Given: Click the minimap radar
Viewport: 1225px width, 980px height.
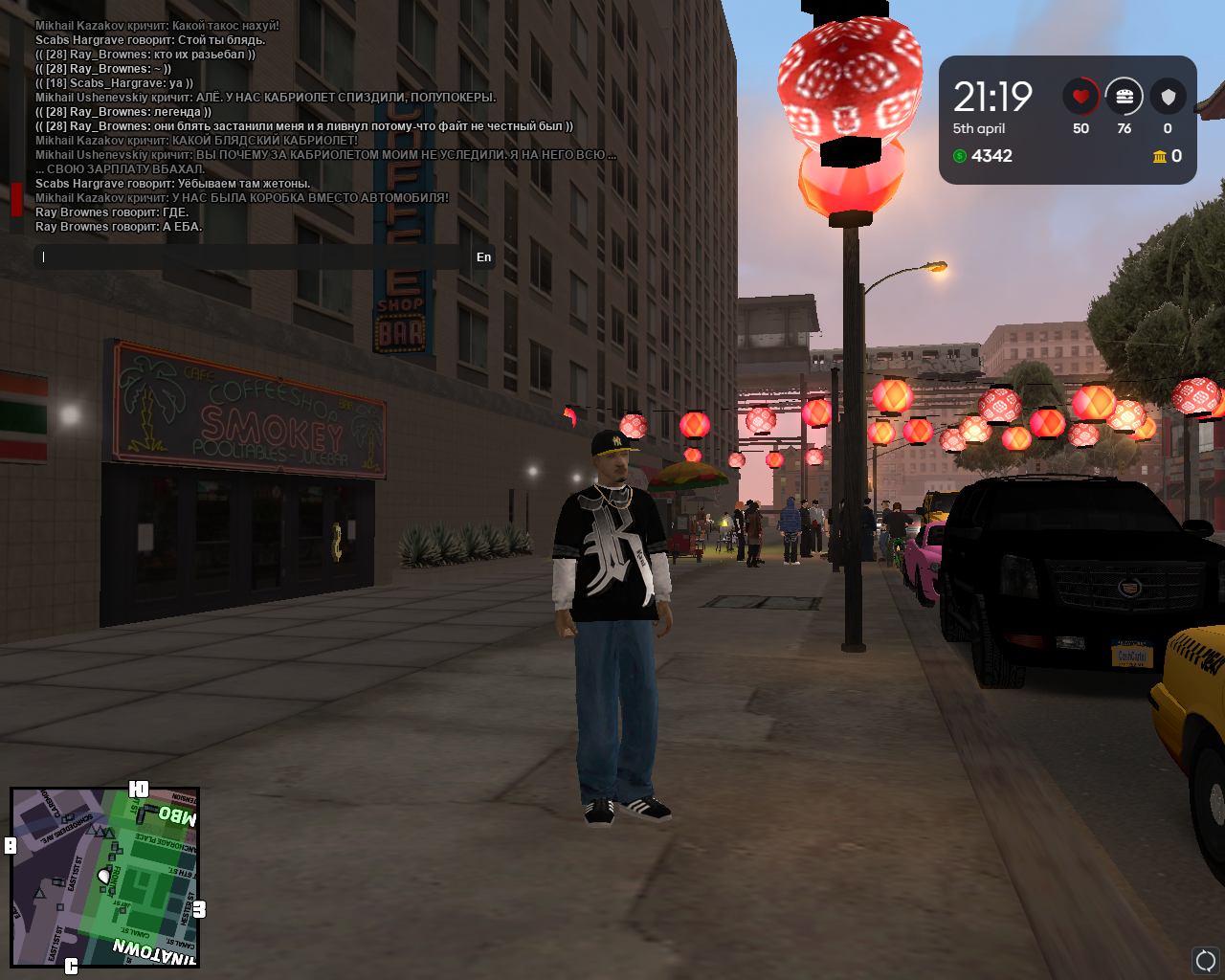Looking at the screenshot, I should [x=104, y=877].
